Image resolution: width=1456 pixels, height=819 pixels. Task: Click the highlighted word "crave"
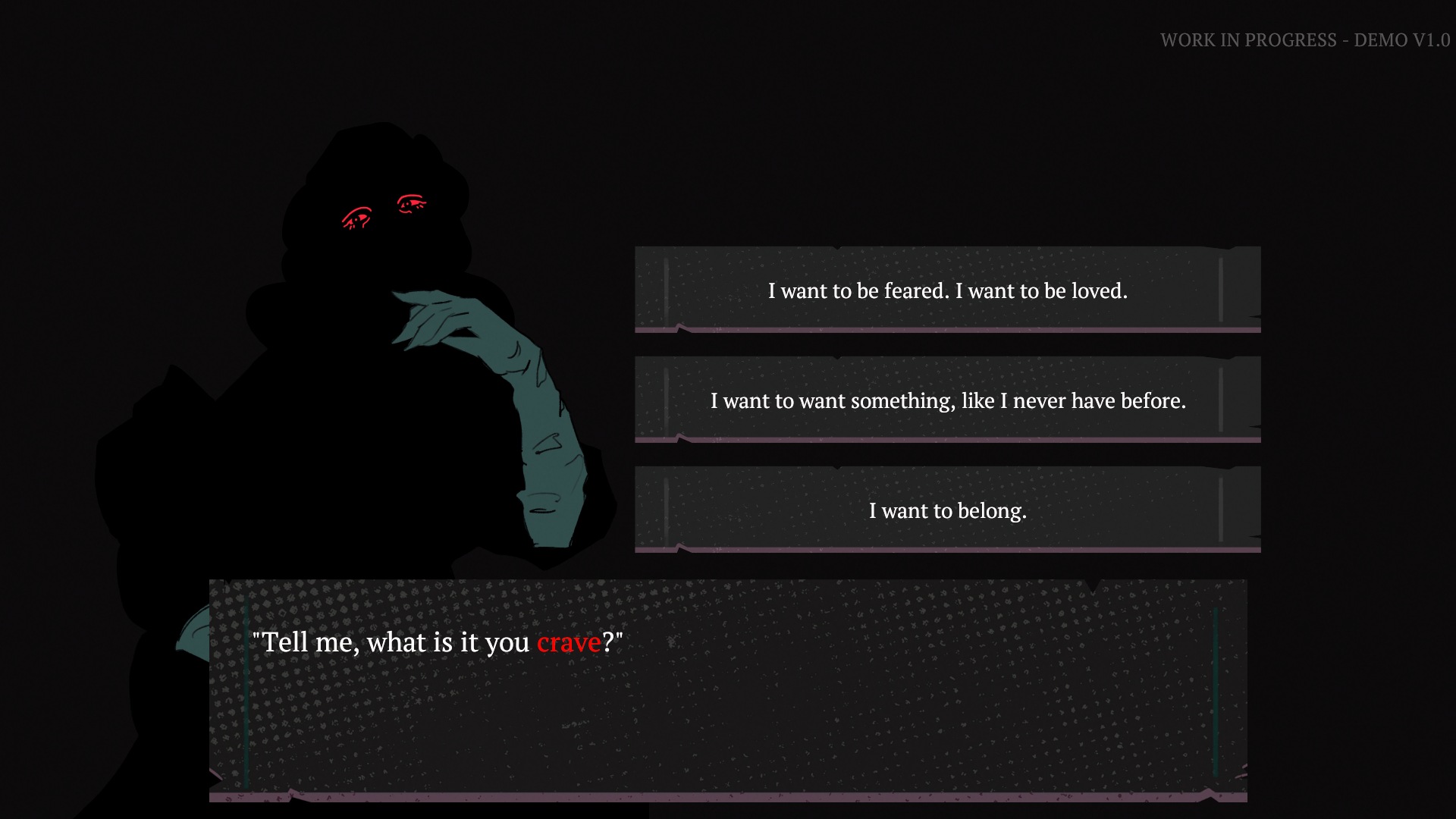click(x=568, y=642)
